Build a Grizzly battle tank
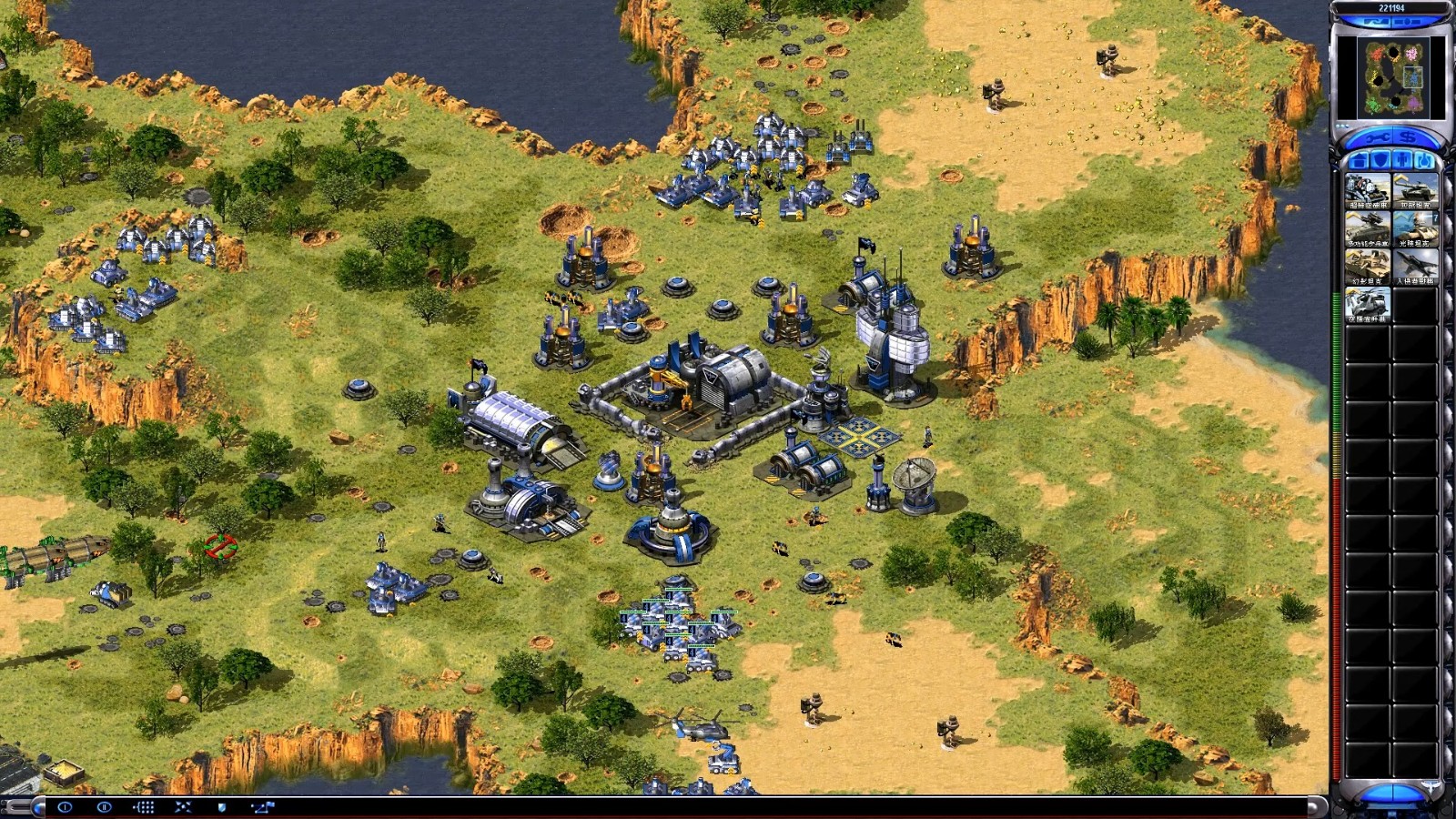Image resolution: width=1456 pixels, height=819 pixels. pos(1415,192)
